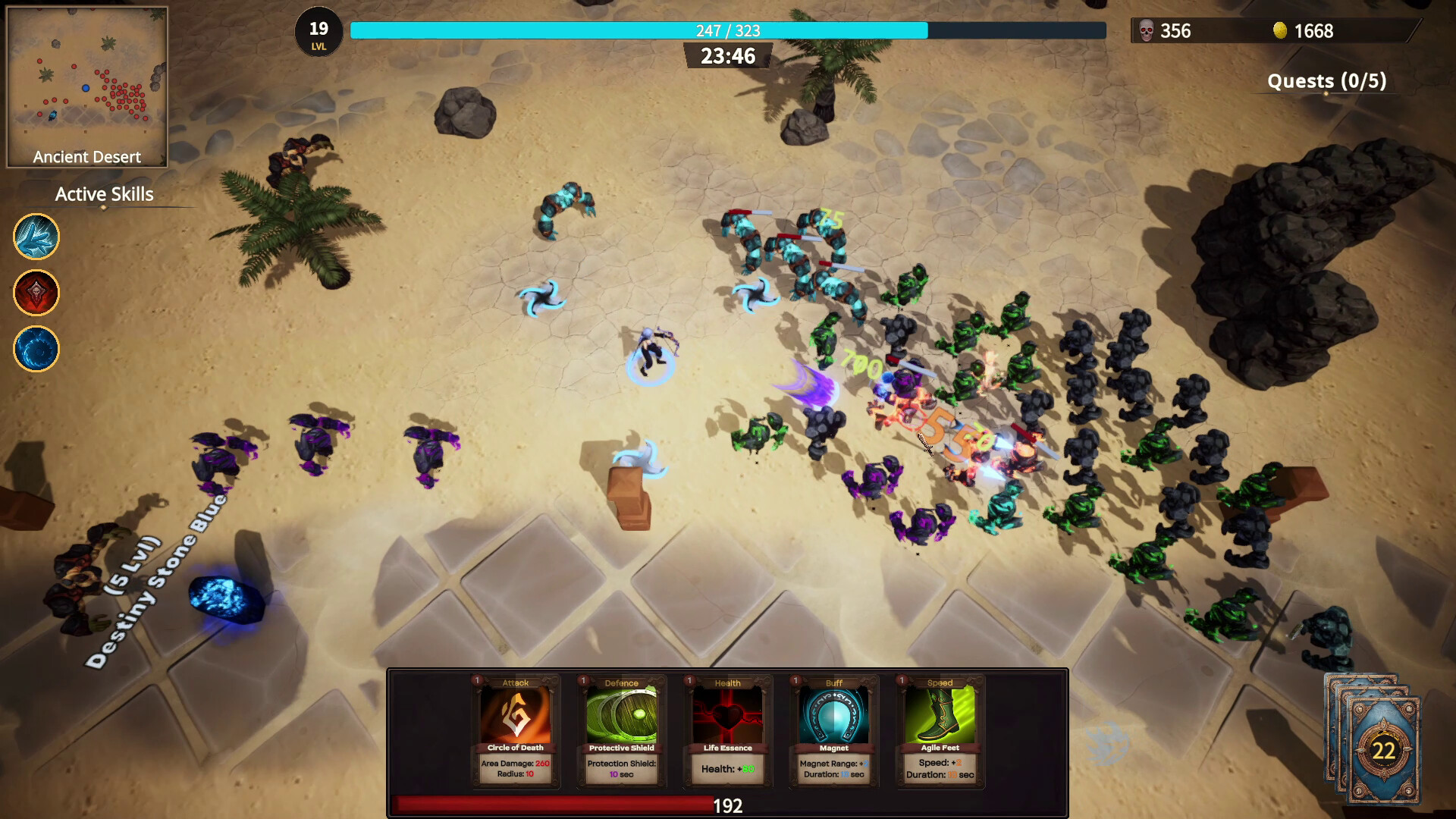Click the blue orb Active Skills icon
Viewport: 1456px width, 819px height.
(36, 350)
